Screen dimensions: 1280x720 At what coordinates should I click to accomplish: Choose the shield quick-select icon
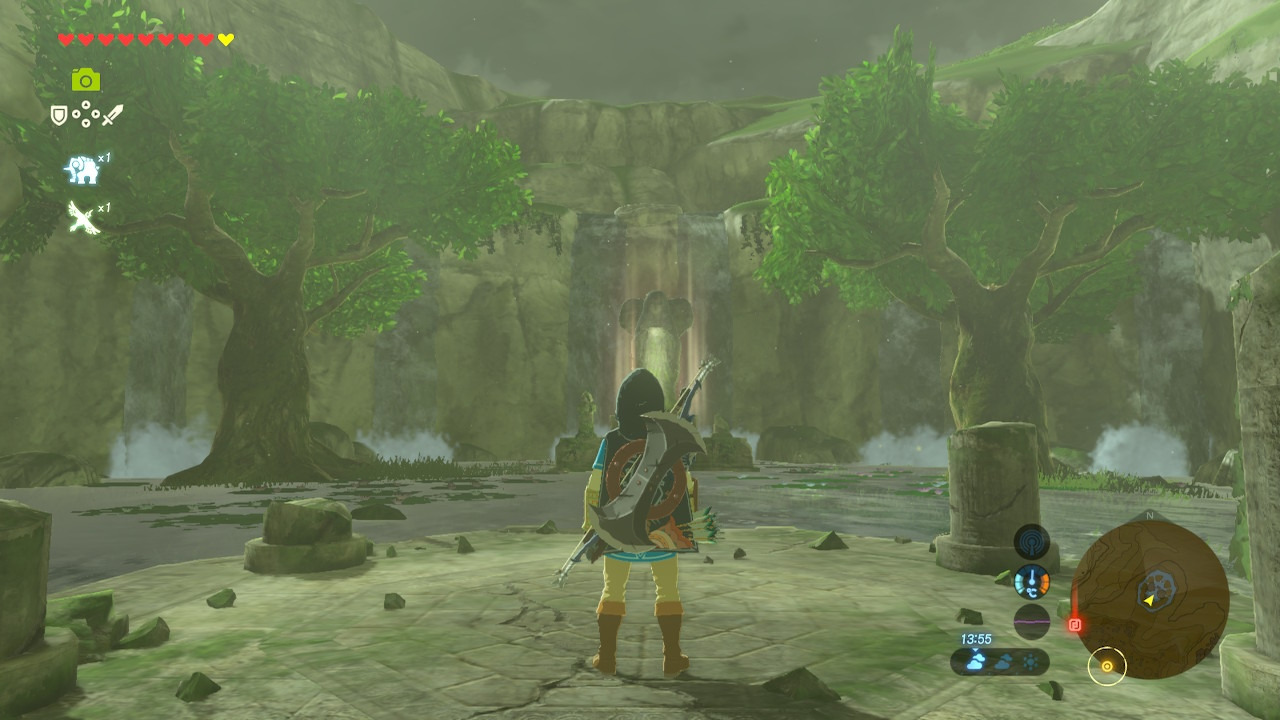(x=60, y=116)
